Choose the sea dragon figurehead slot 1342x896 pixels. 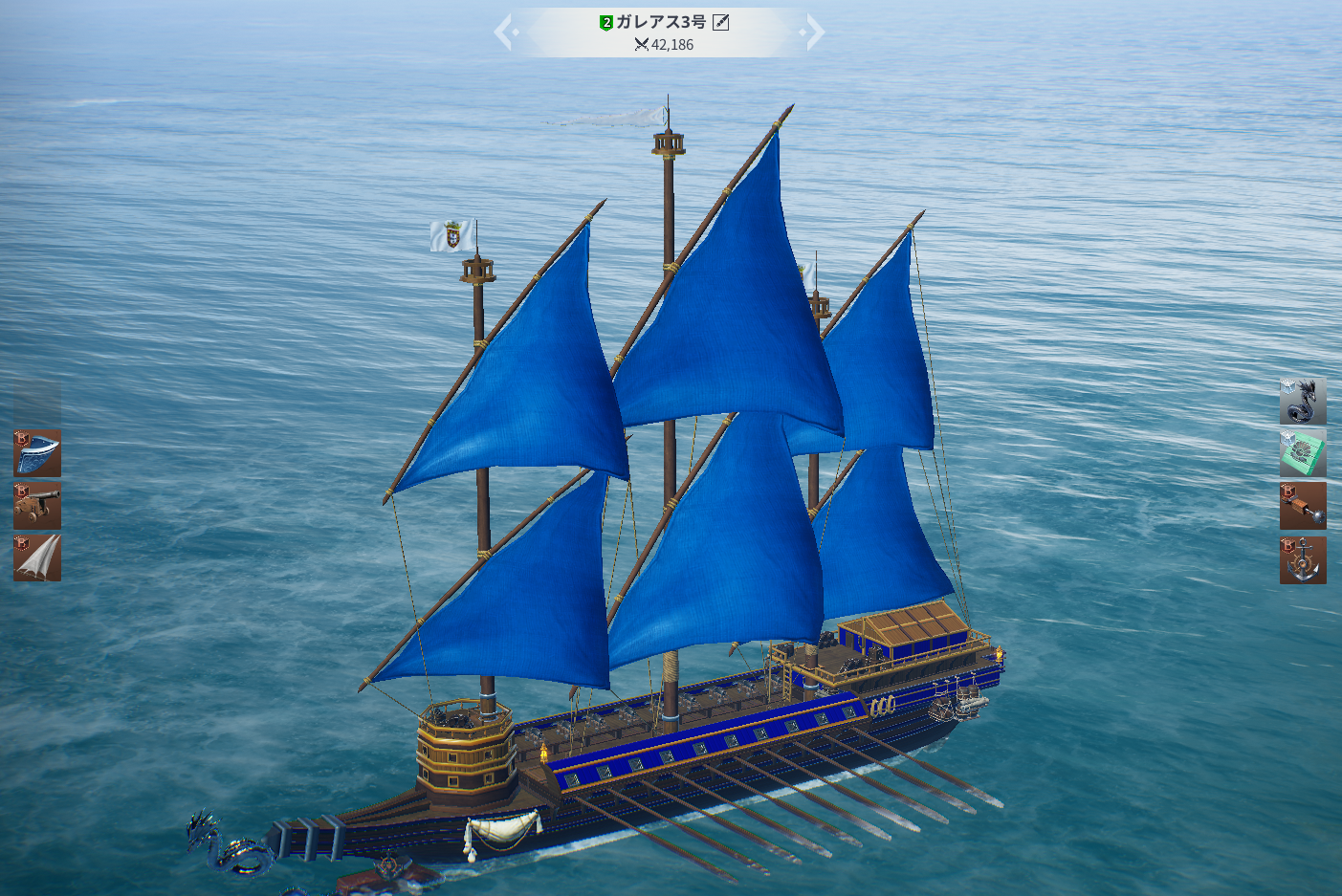click(1303, 402)
